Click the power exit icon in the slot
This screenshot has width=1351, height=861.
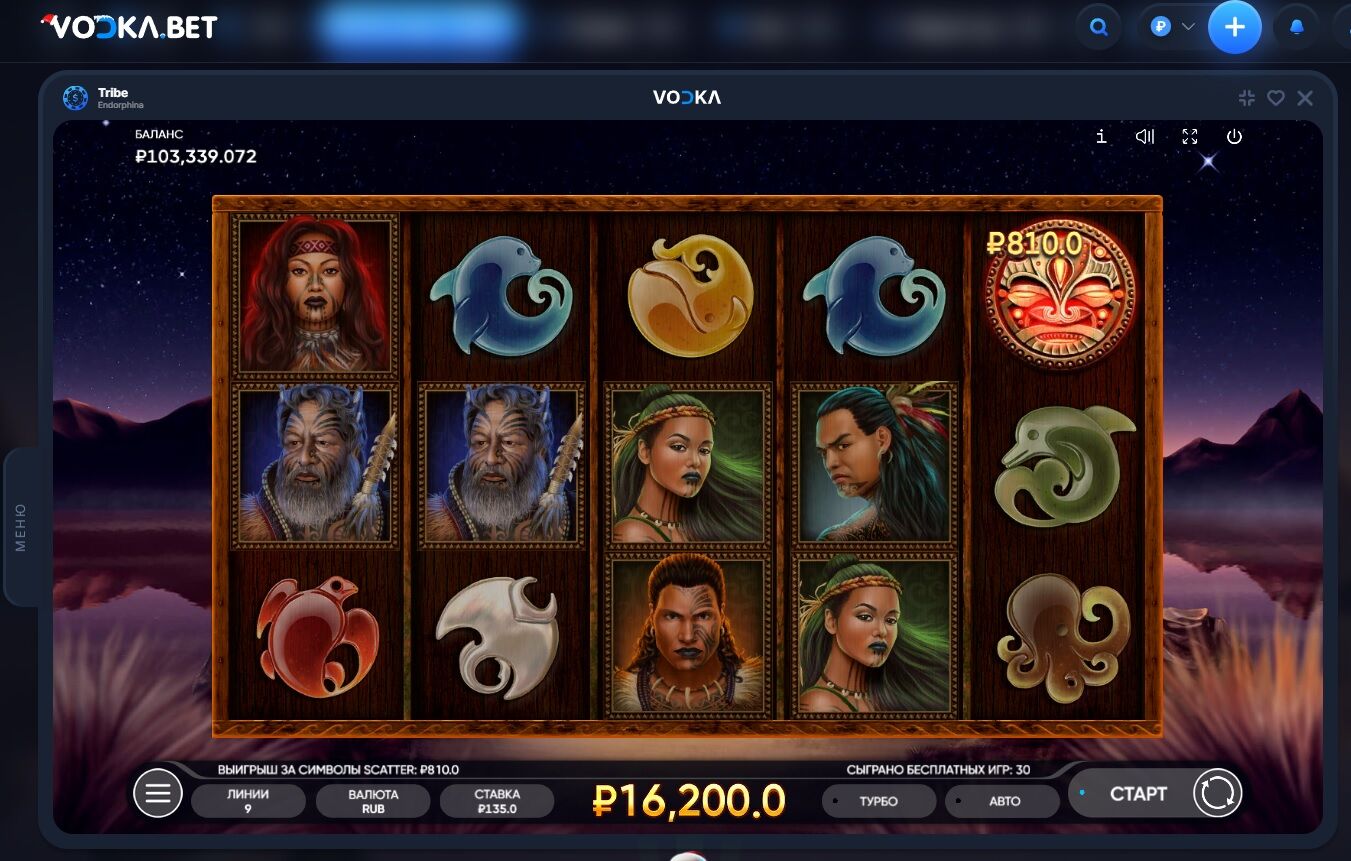(1234, 137)
